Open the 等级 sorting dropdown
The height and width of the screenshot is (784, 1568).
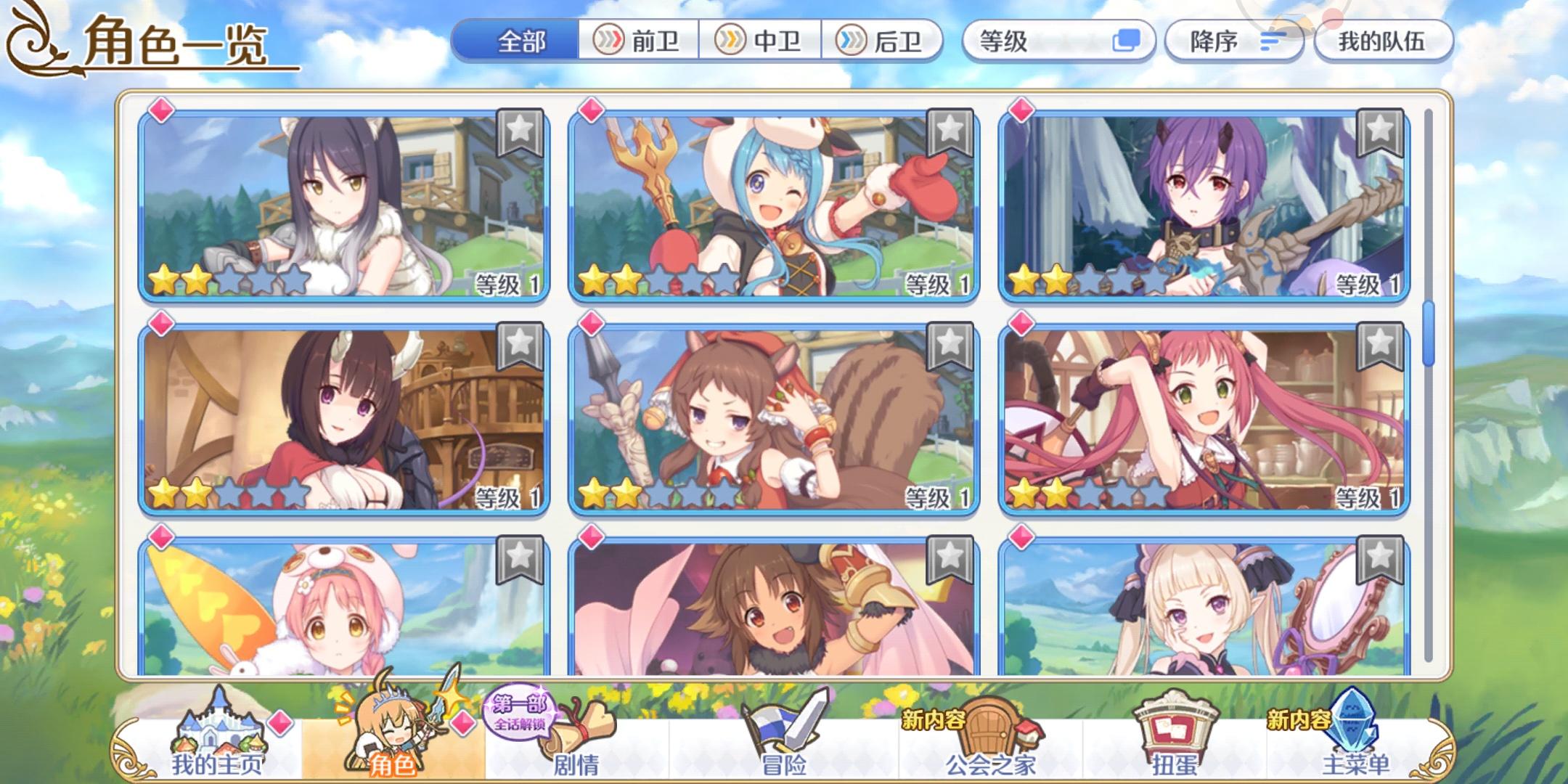tap(1056, 41)
